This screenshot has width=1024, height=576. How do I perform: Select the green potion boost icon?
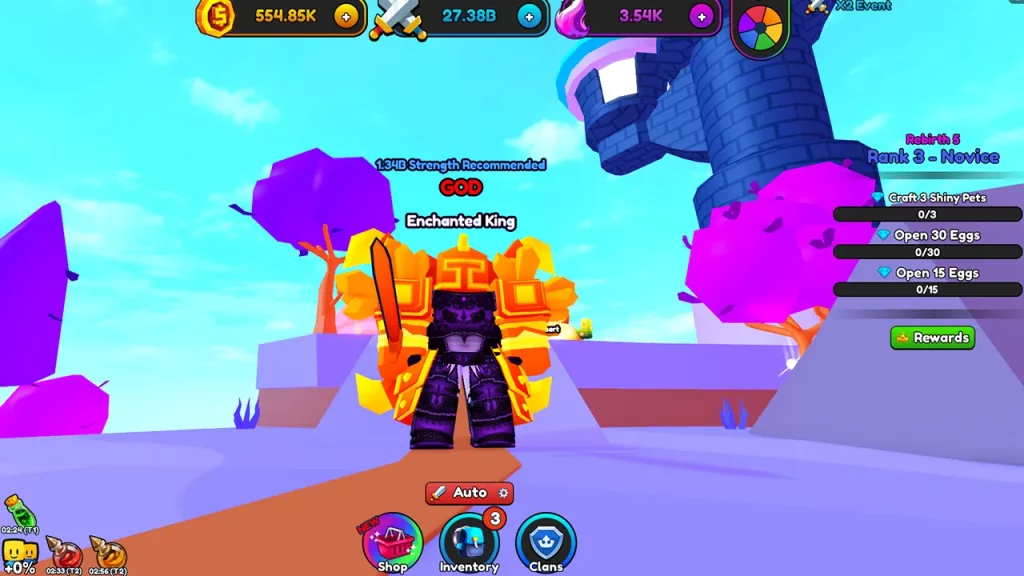click(19, 510)
